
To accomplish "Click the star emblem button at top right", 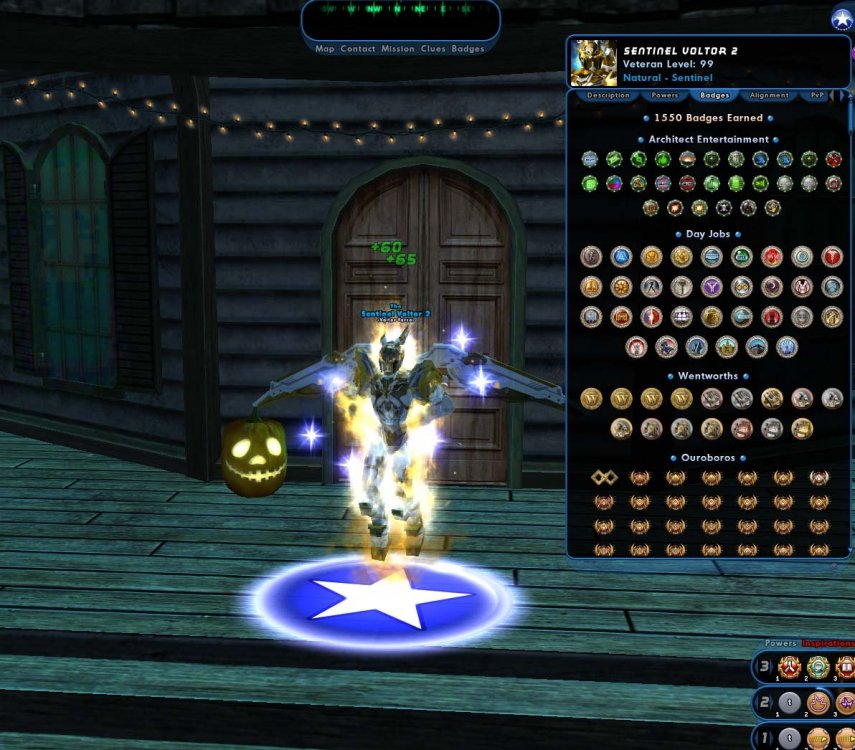I will [x=842, y=18].
